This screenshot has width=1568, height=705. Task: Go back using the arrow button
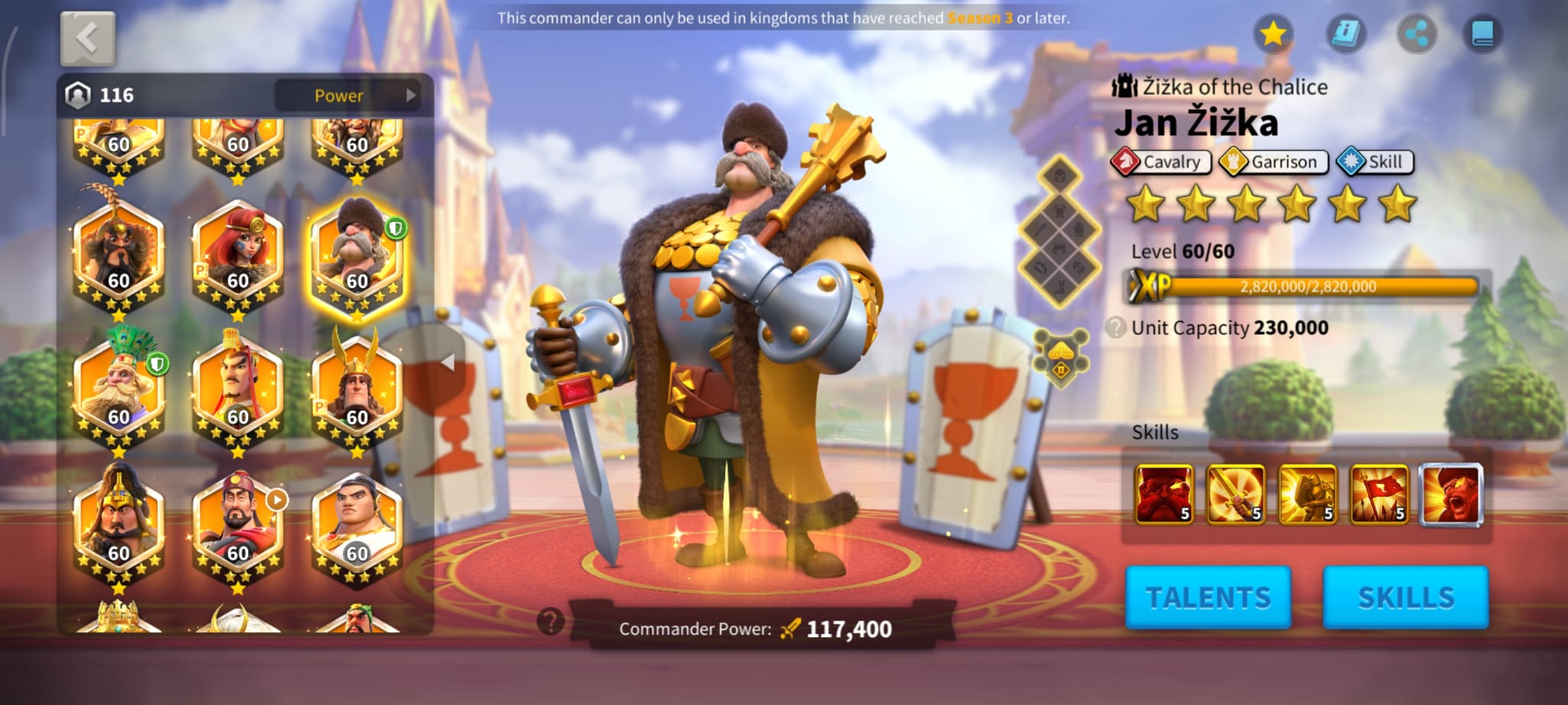coord(87,38)
